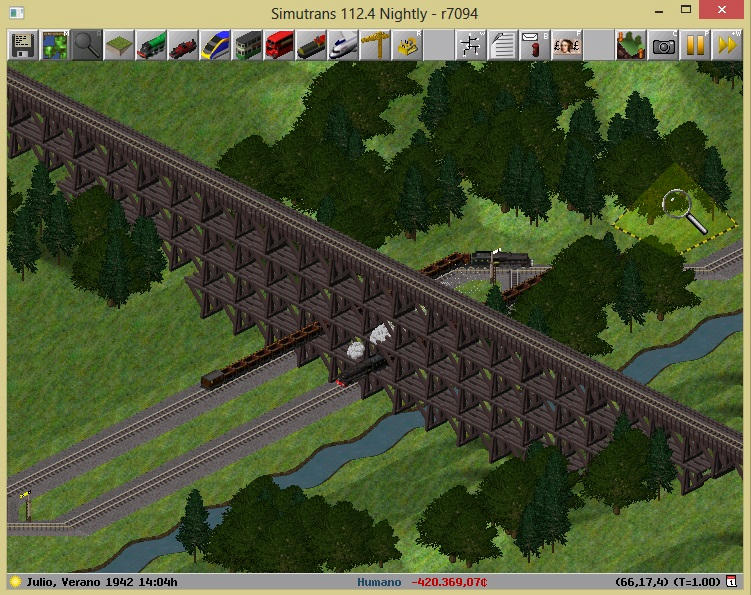751x595 pixels.
Task: Open the floppy disk save/load menu
Action: (x=22, y=45)
